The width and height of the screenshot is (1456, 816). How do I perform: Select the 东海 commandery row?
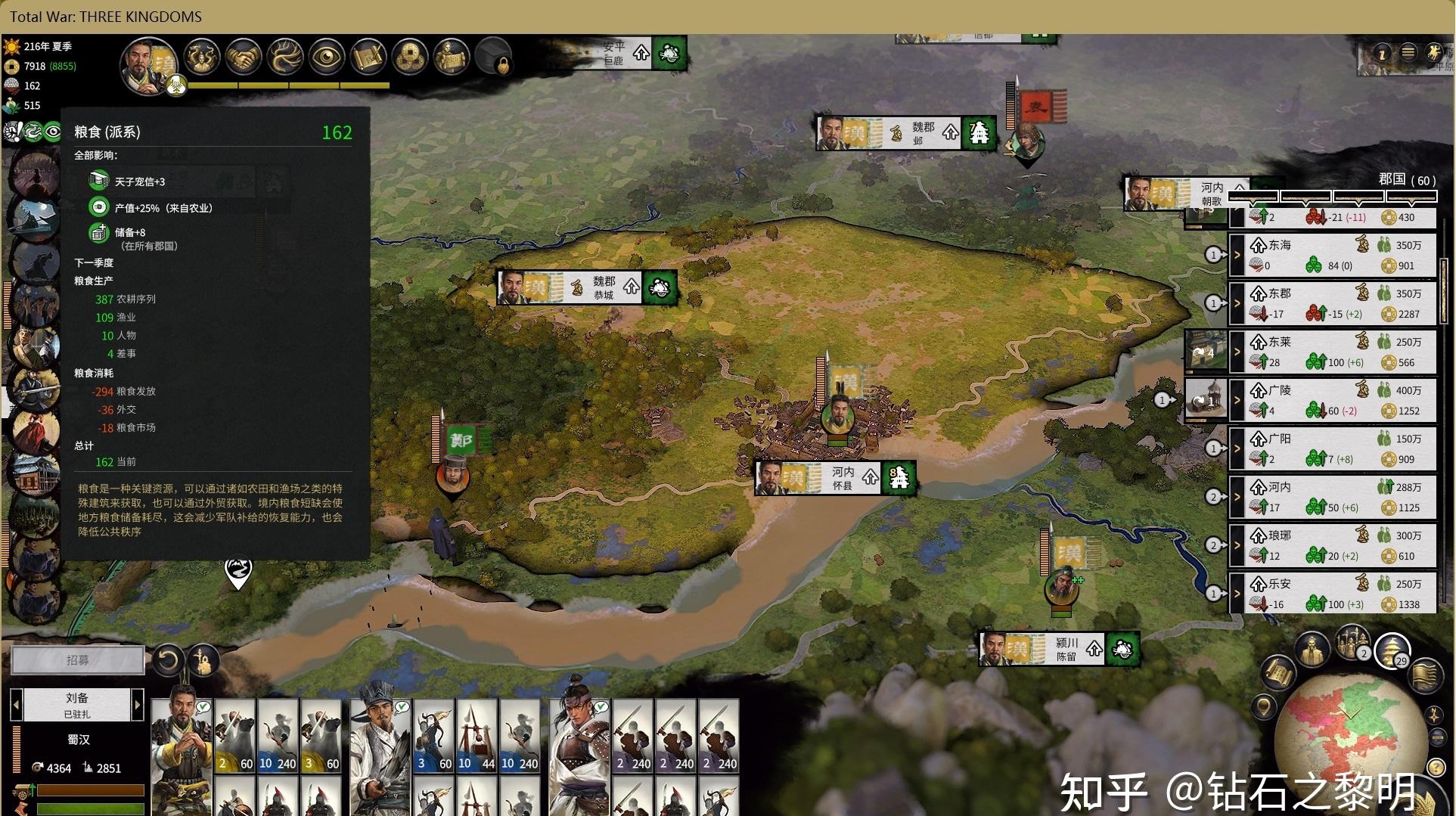1339,255
